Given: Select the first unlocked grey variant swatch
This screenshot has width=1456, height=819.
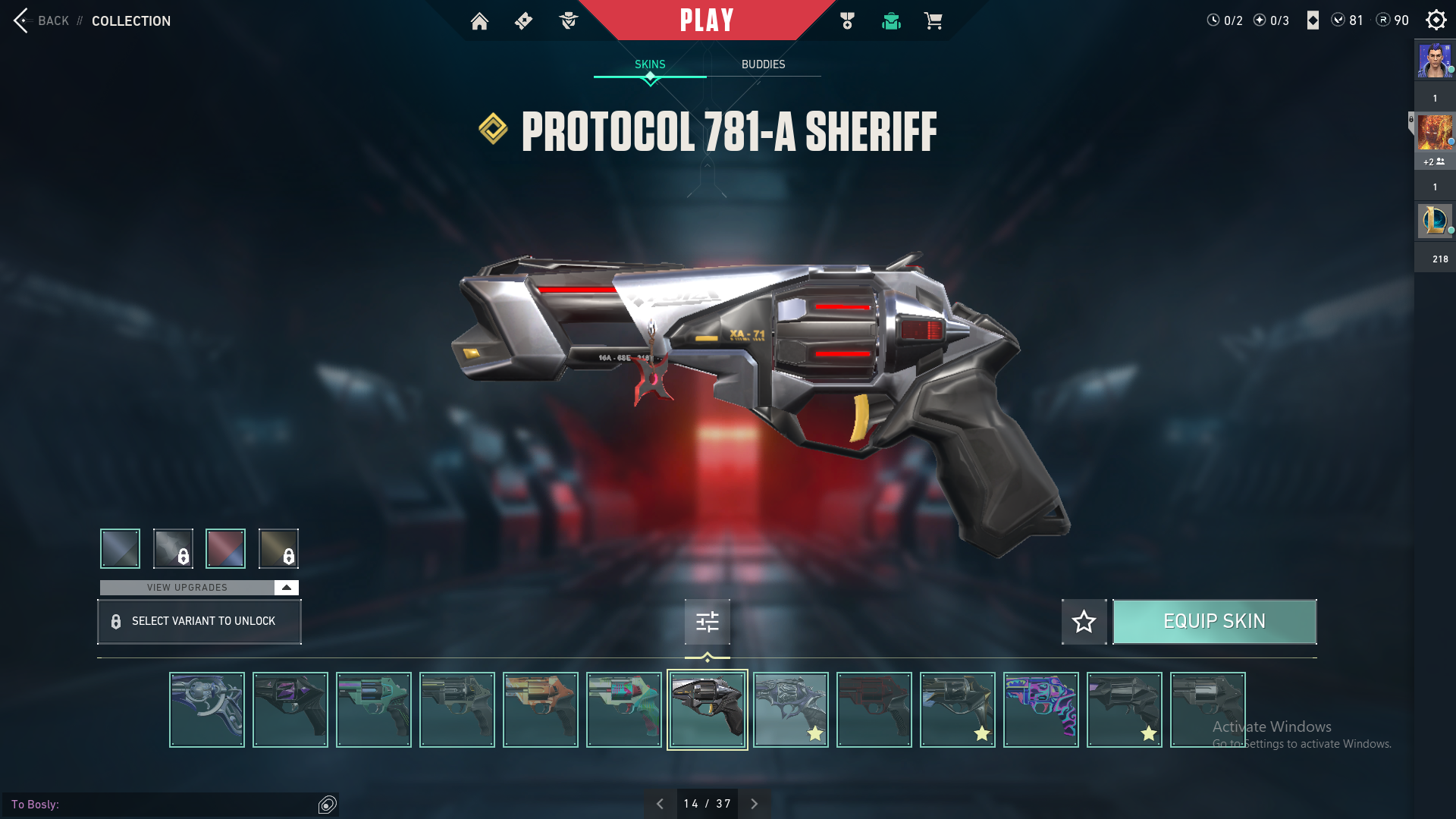Looking at the screenshot, I should (x=120, y=548).
